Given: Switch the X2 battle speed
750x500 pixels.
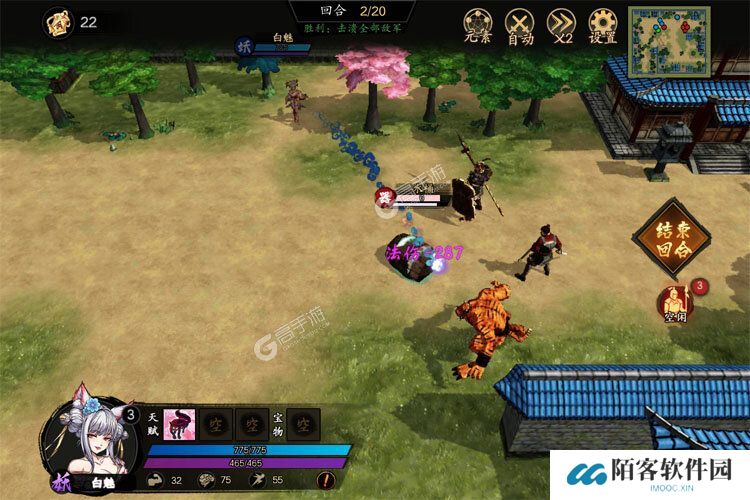Looking at the screenshot, I should click(563, 25).
